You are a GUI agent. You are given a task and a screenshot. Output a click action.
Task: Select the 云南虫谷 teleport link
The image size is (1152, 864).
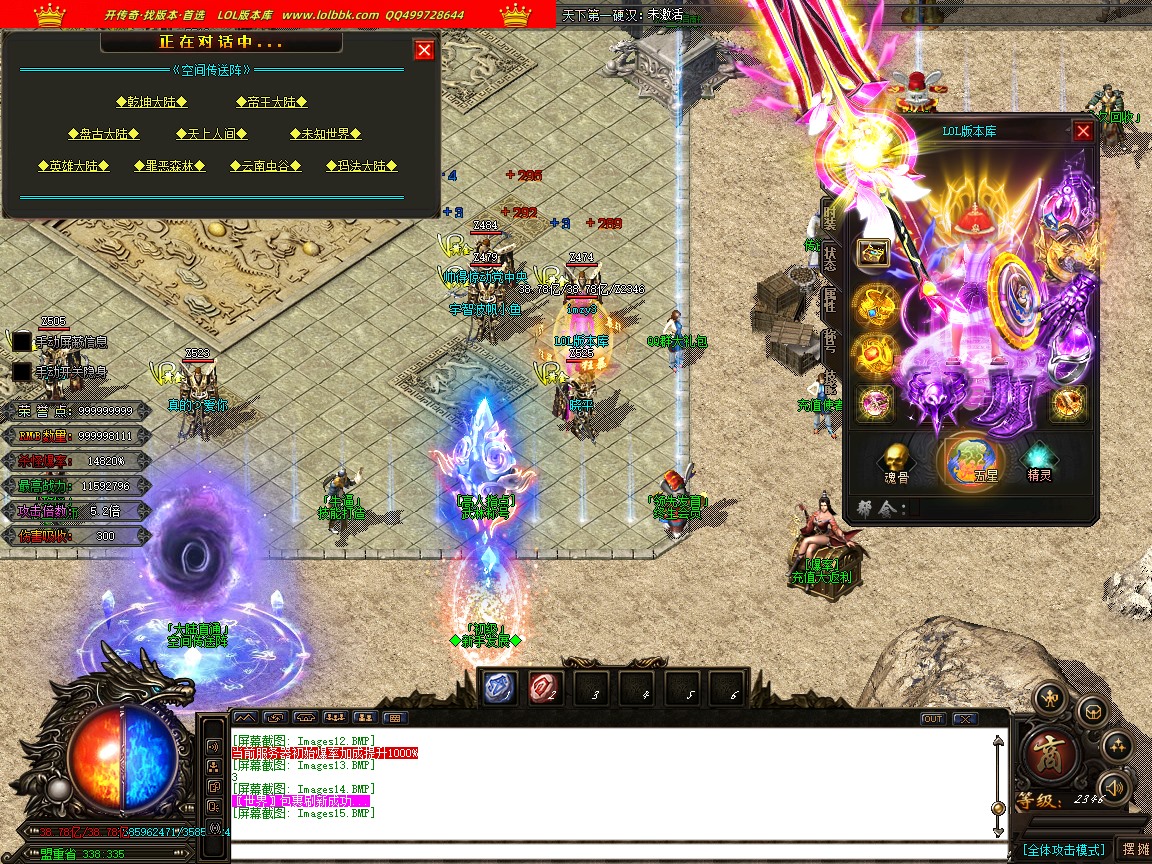(x=265, y=166)
